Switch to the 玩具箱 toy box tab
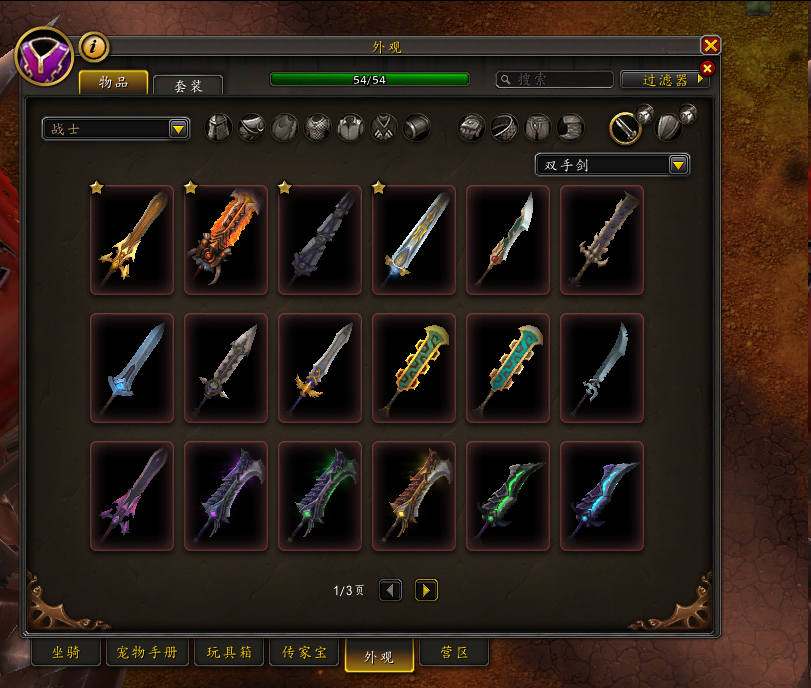 click(x=230, y=654)
